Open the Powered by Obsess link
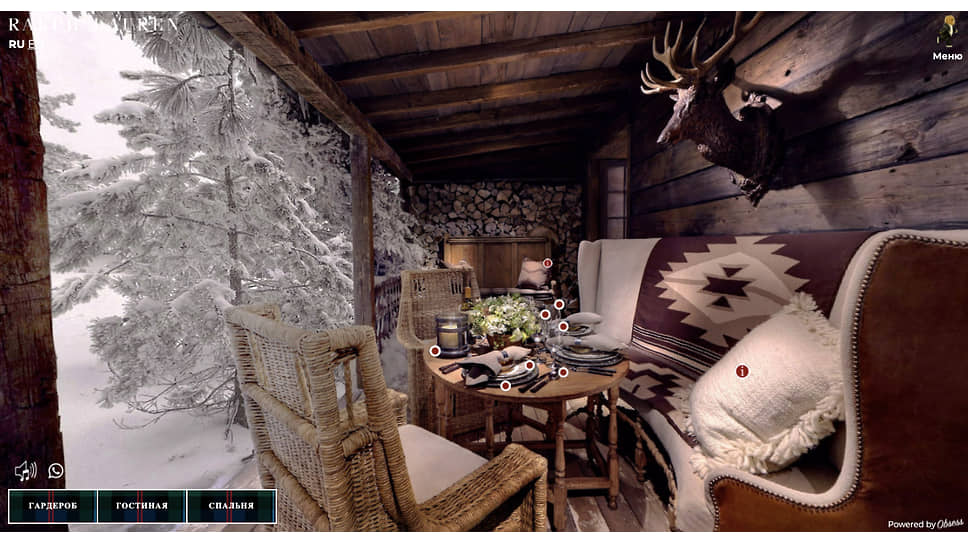The width and height of the screenshot is (968, 544). click(x=925, y=524)
